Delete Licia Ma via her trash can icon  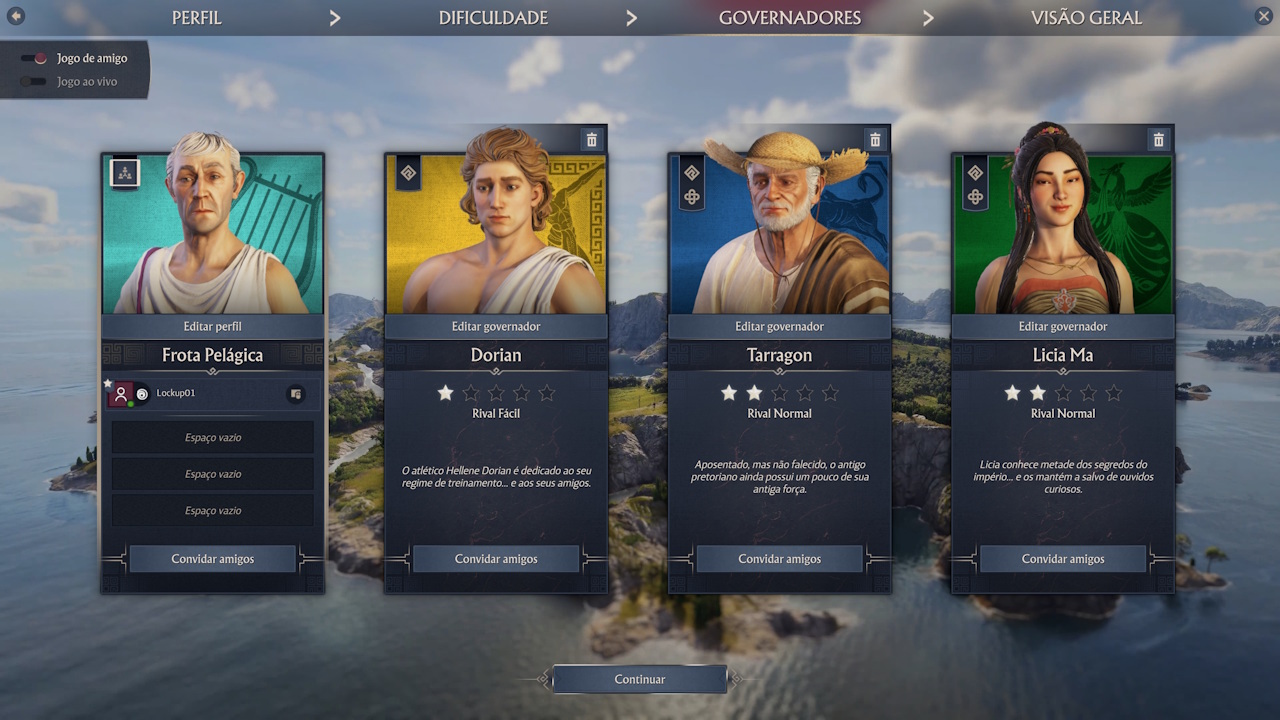click(x=1159, y=139)
